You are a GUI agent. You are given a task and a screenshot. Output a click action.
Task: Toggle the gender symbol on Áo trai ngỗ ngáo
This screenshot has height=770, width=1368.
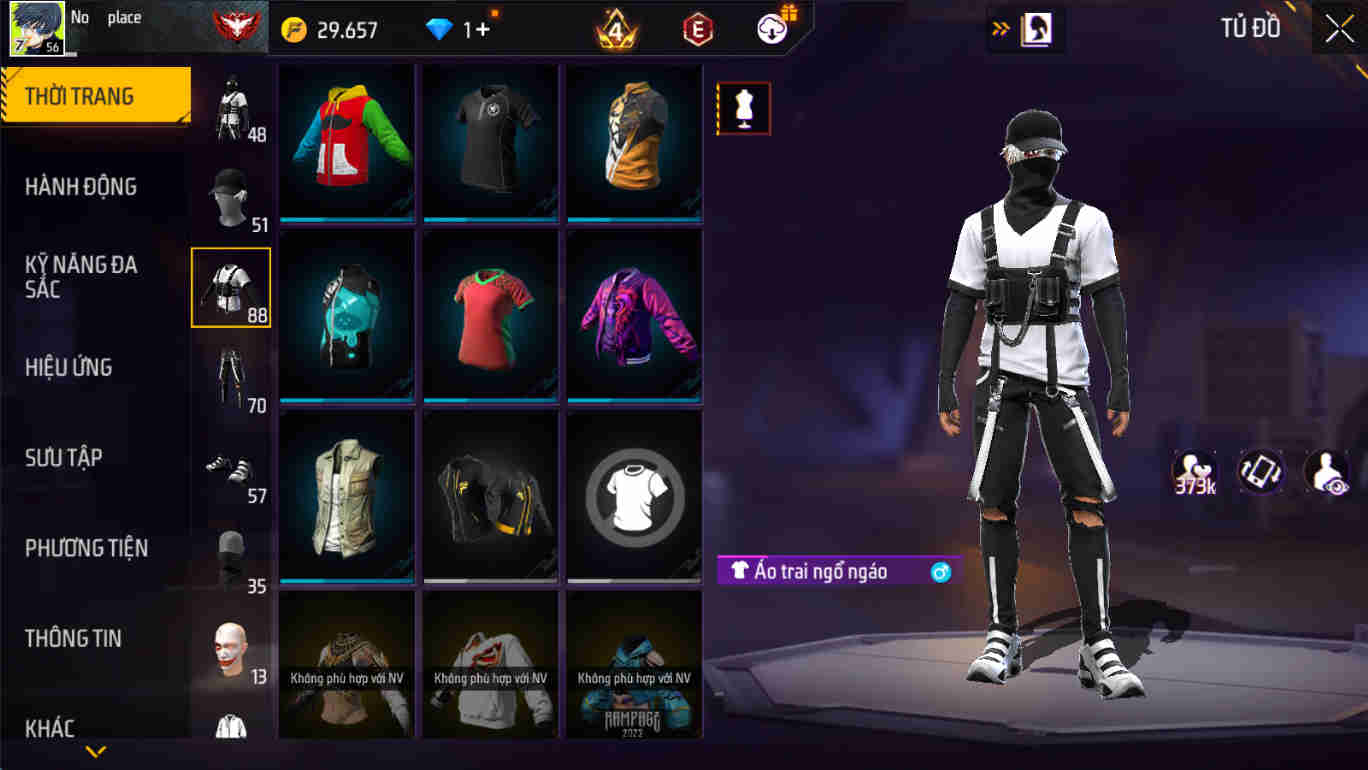pos(938,570)
